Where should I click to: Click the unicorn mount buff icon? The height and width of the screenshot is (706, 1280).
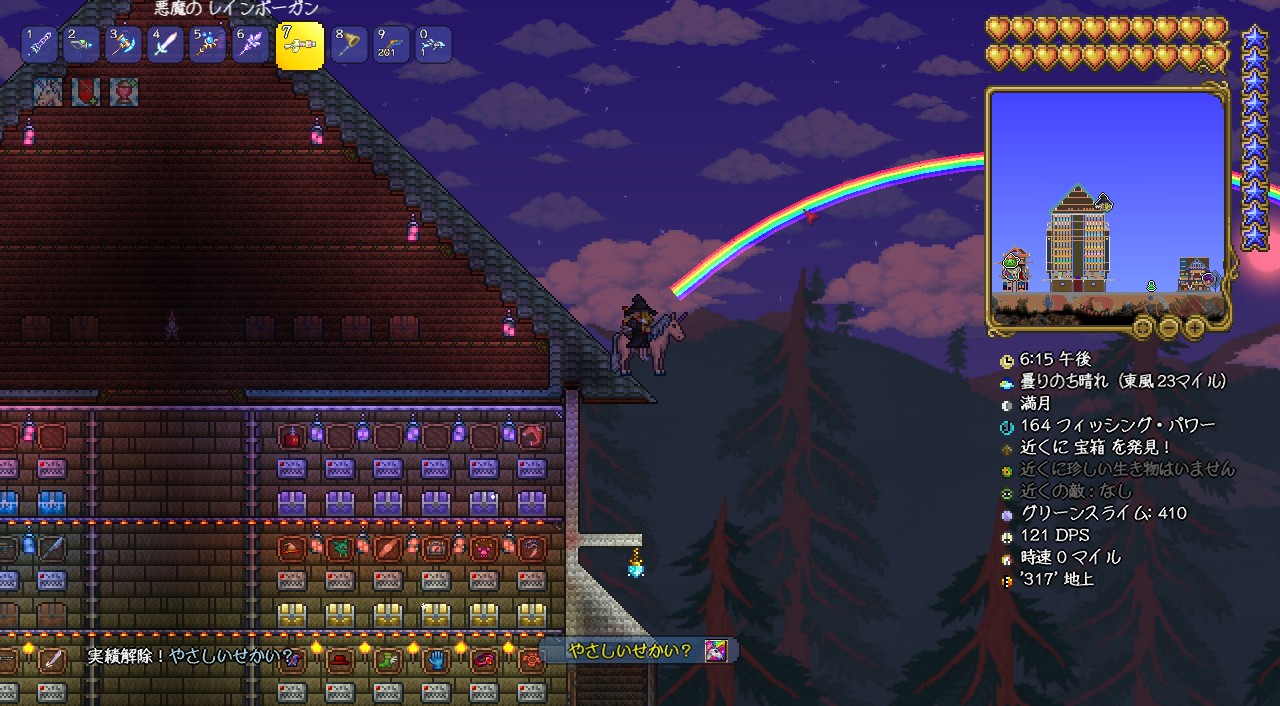coord(48,92)
